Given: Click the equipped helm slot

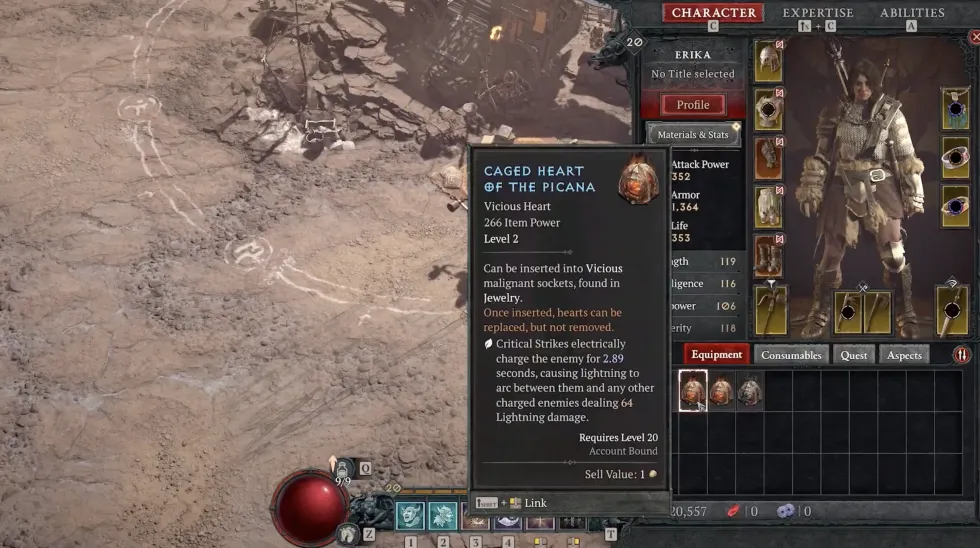Looking at the screenshot, I should (x=768, y=62).
